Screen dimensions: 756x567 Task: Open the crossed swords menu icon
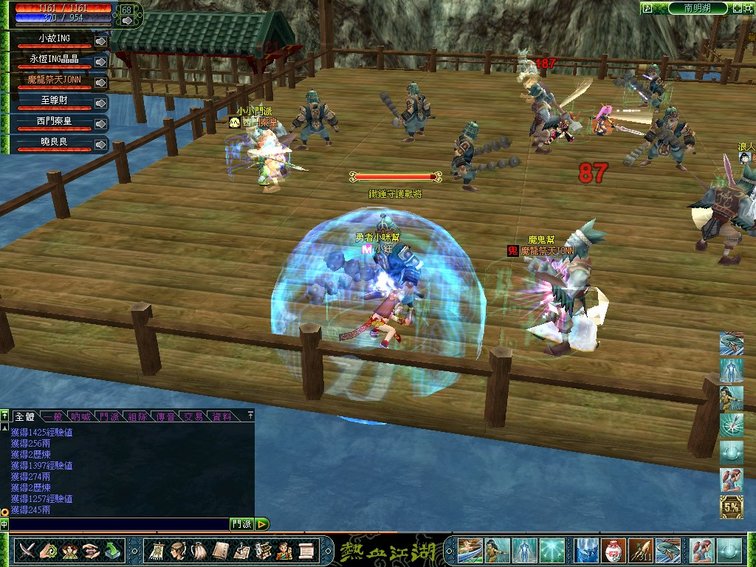pyautogui.click(x=27, y=550)
